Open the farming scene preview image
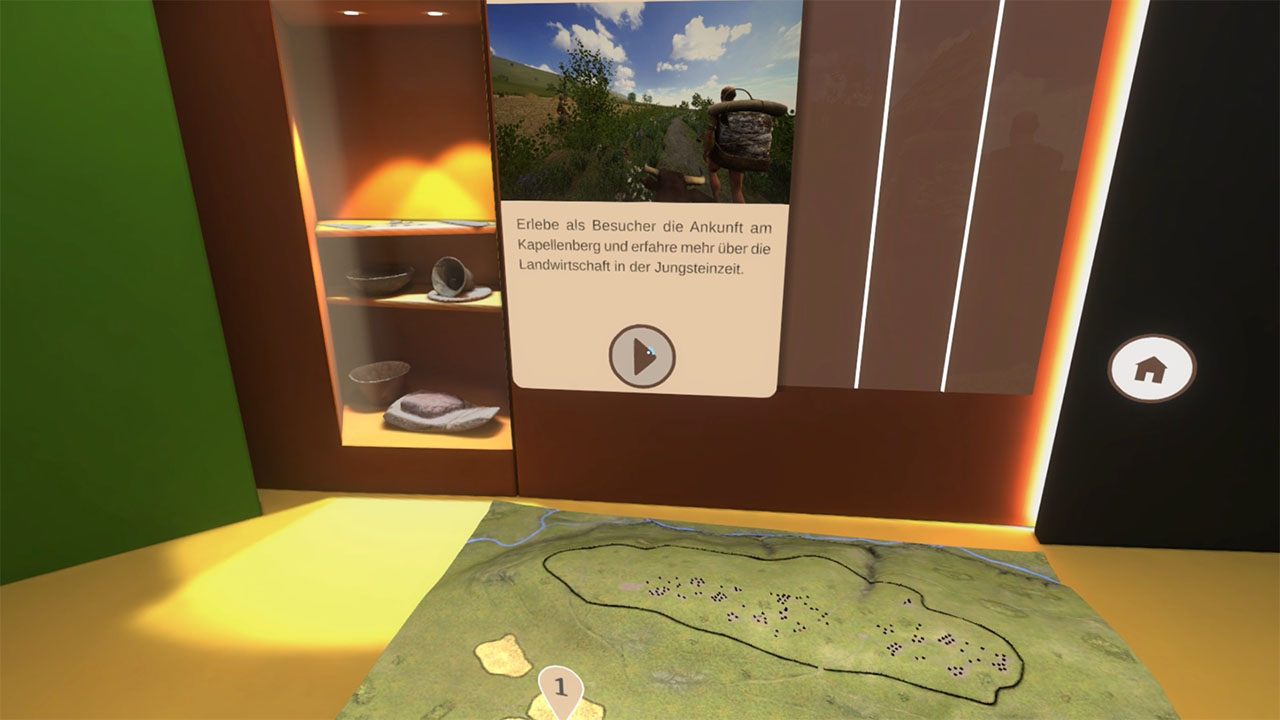This screenshot has width=1280, height=720. (644, 101)
